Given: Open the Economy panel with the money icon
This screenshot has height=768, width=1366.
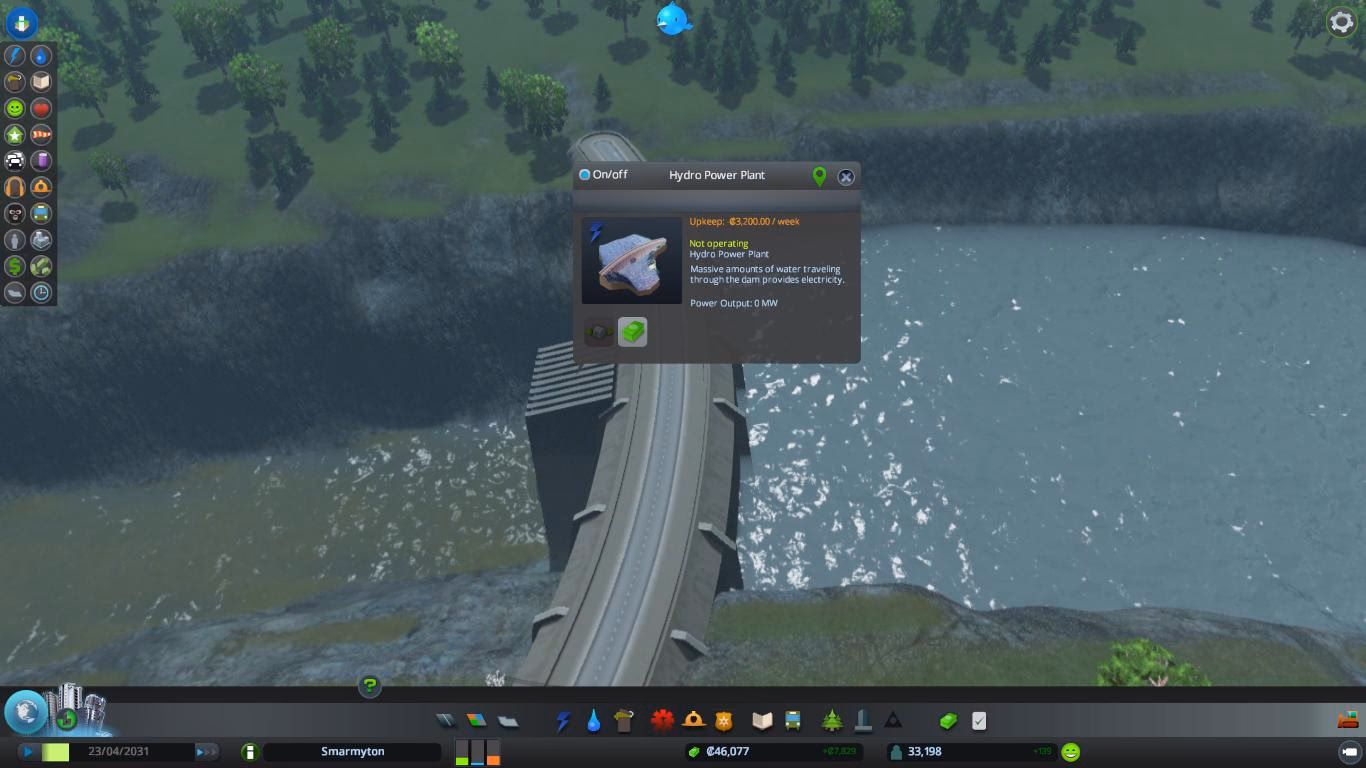Looking at the screenshot, I should click(945, 719).
